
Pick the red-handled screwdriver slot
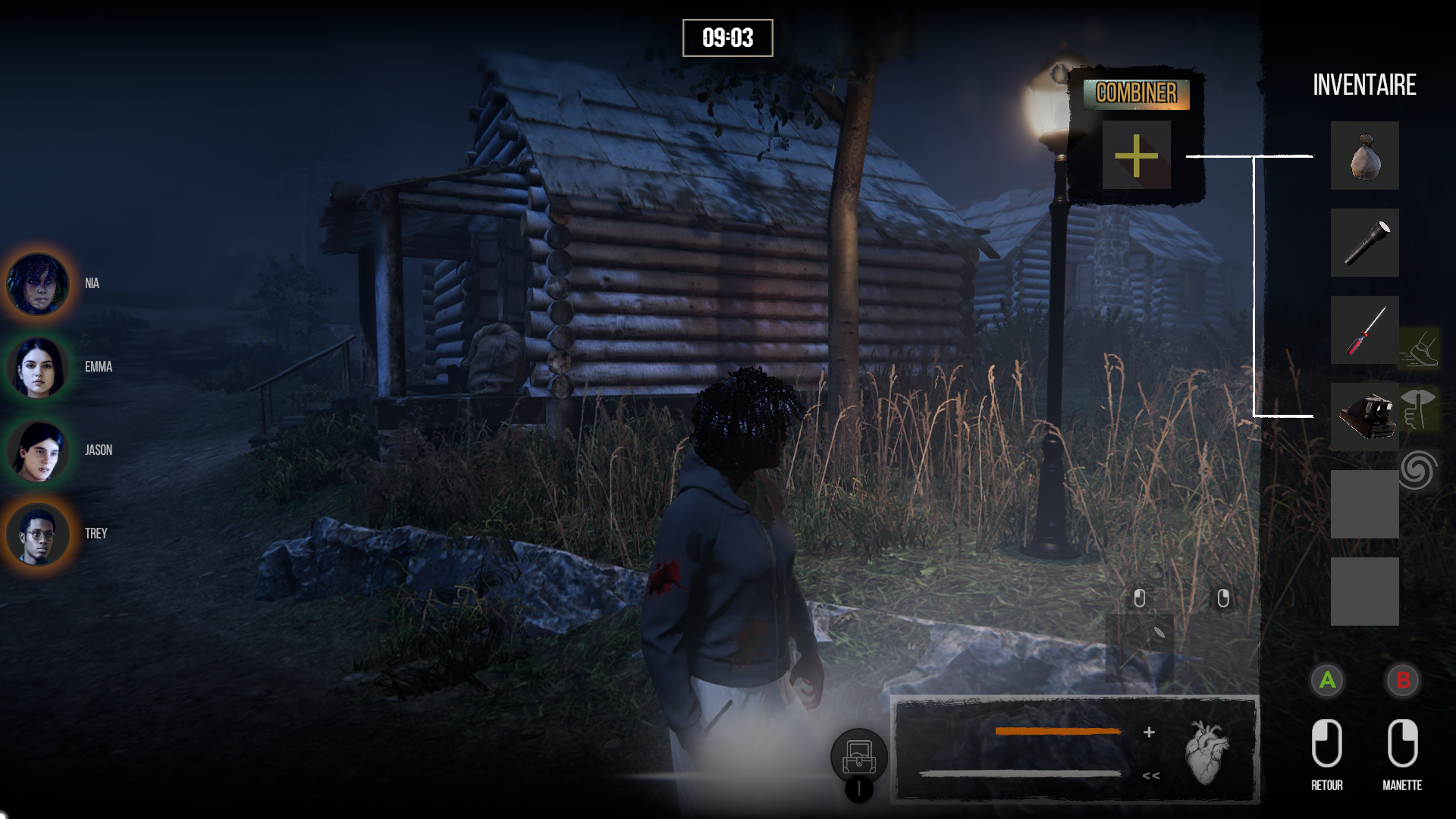tap(1364, 330)
